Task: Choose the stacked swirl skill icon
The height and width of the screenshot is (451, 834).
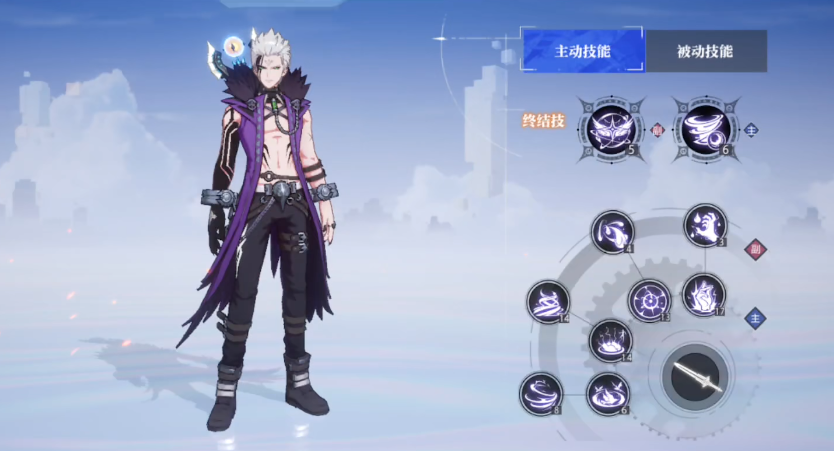Action: click(x=548, y=301)
